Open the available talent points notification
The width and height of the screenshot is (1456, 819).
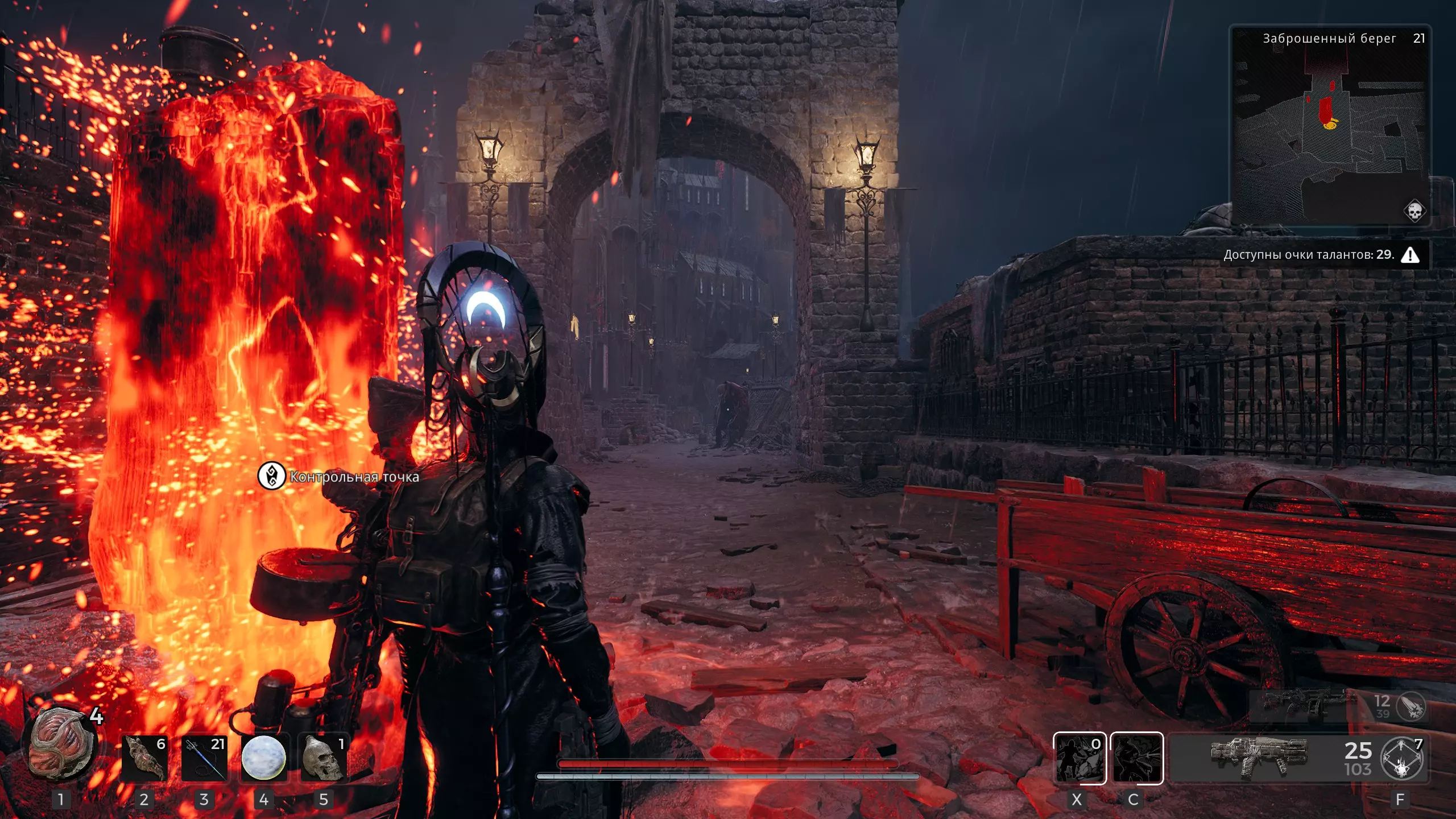pyautogui.click(x=1319, y=255)
